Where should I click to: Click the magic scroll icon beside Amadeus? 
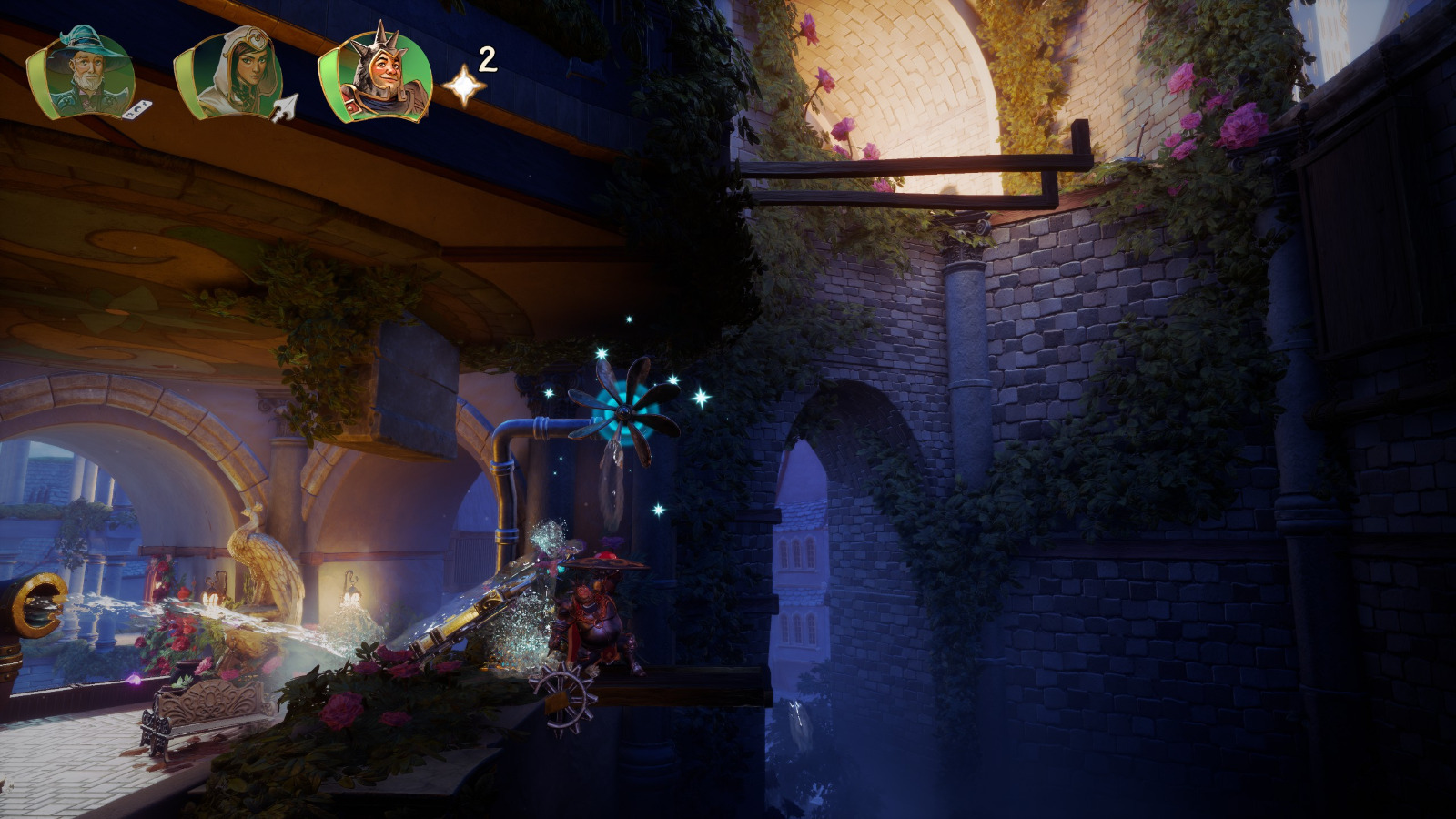click(x=136, y=111)
